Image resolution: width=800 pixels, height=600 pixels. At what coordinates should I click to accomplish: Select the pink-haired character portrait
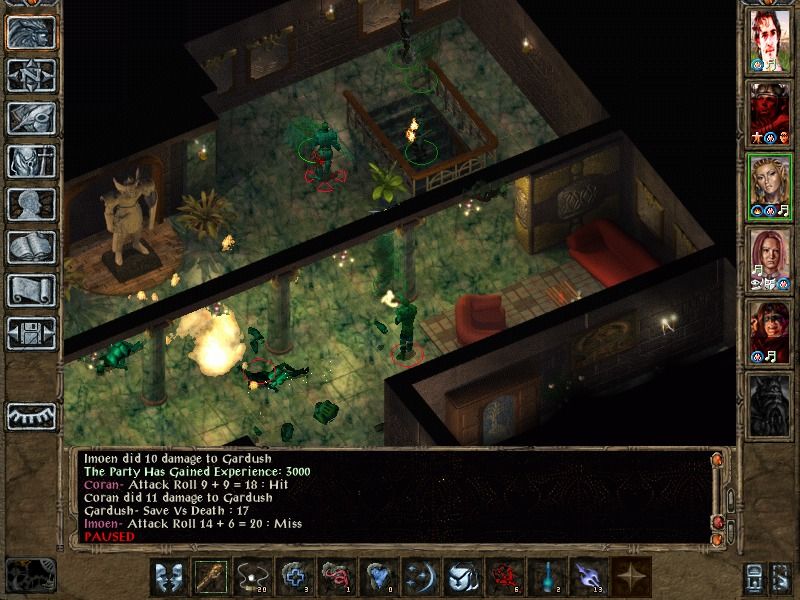(x=769, y=260)
